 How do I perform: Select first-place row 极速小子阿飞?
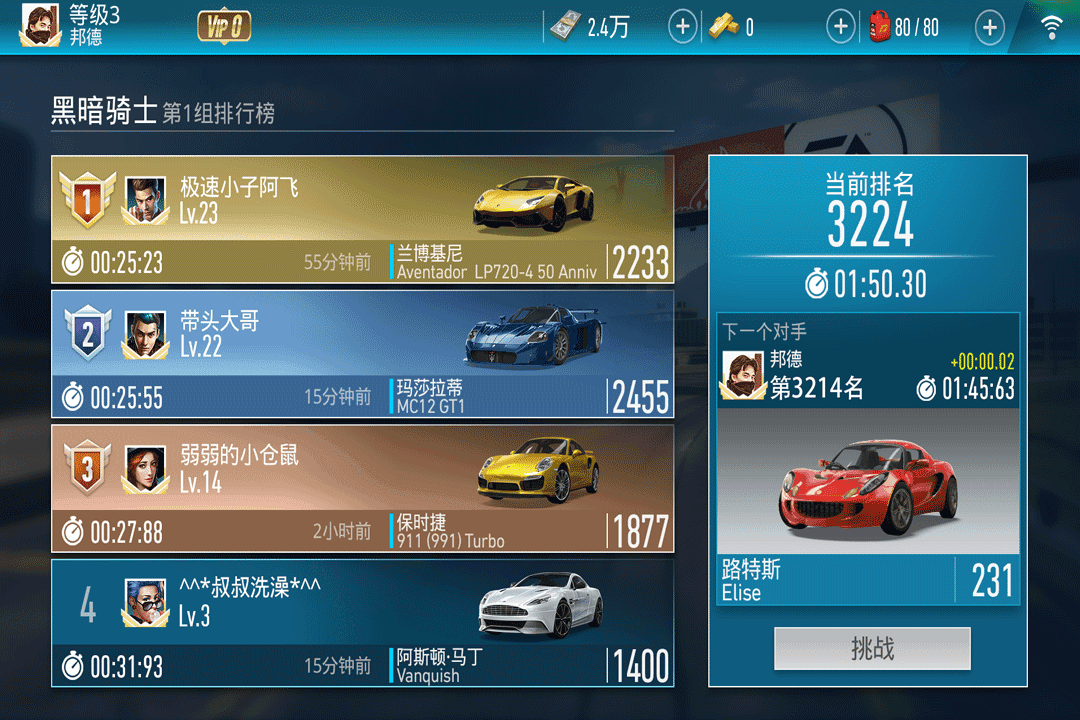point(362,219)
